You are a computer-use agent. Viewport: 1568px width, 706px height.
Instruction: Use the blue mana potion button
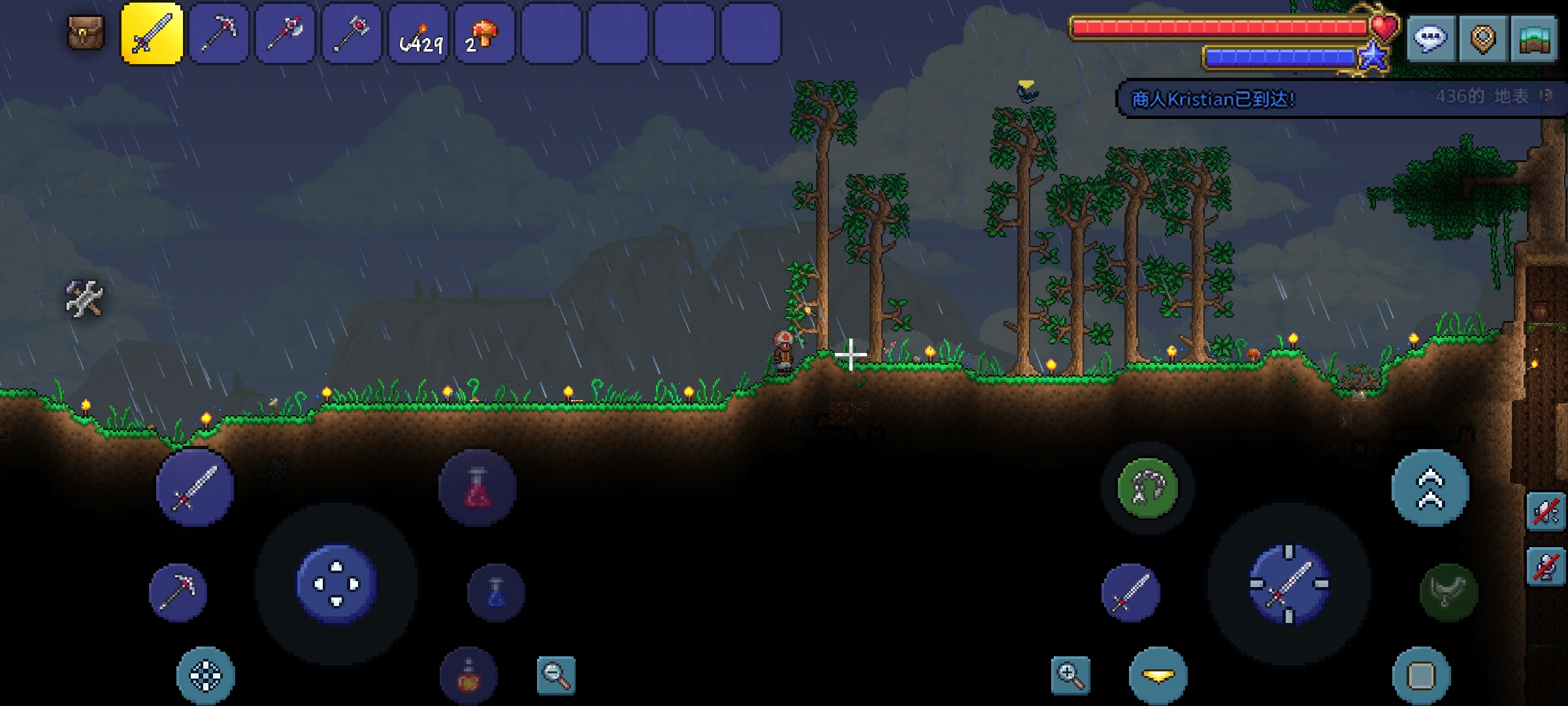(496, 592)
